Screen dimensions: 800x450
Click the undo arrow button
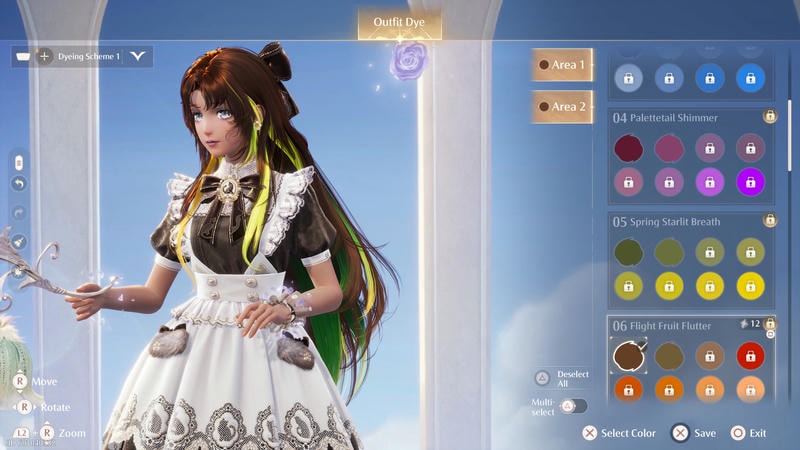pos(18,184)
